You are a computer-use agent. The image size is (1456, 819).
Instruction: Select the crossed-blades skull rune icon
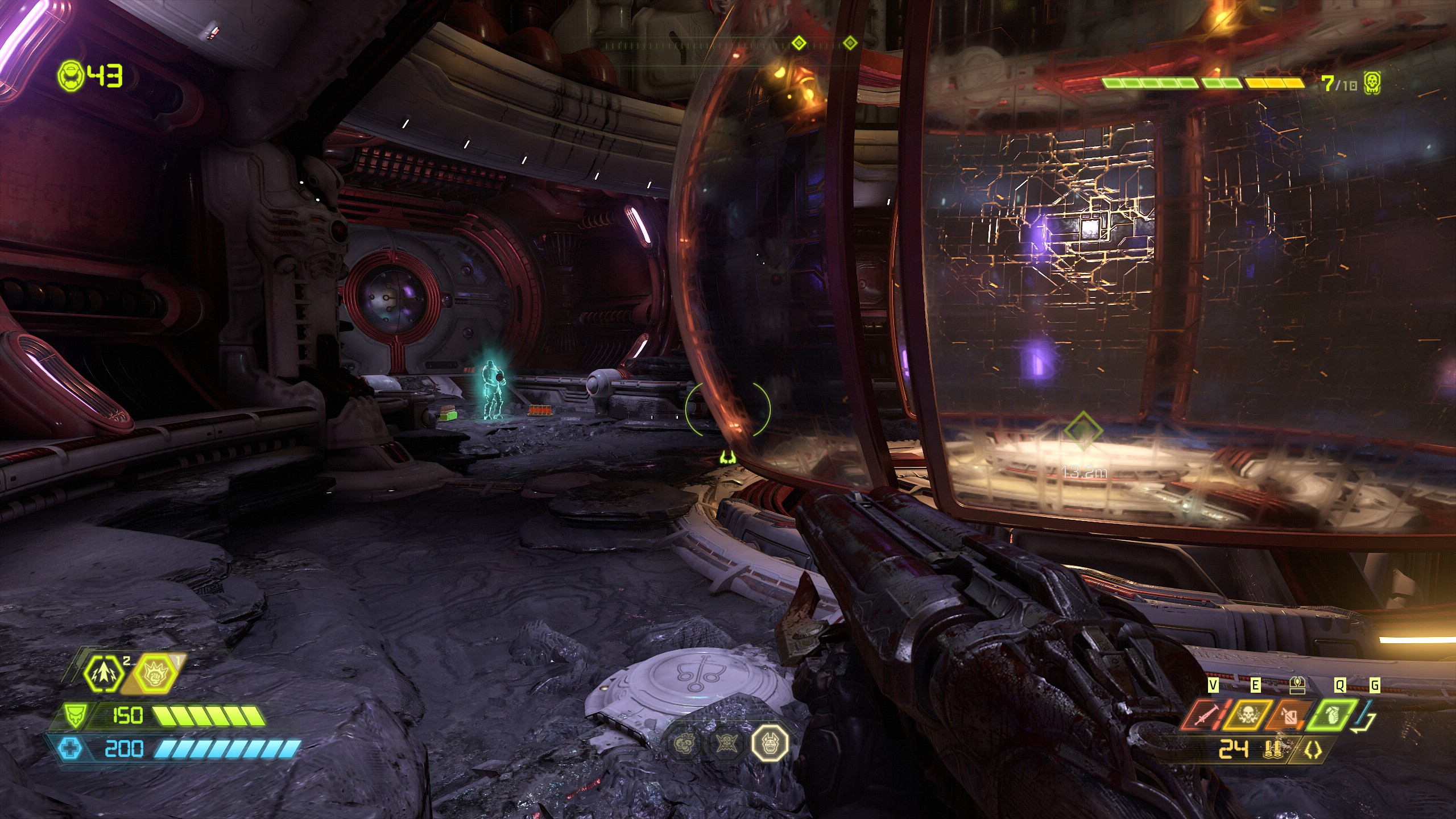(x=726, y=742)
